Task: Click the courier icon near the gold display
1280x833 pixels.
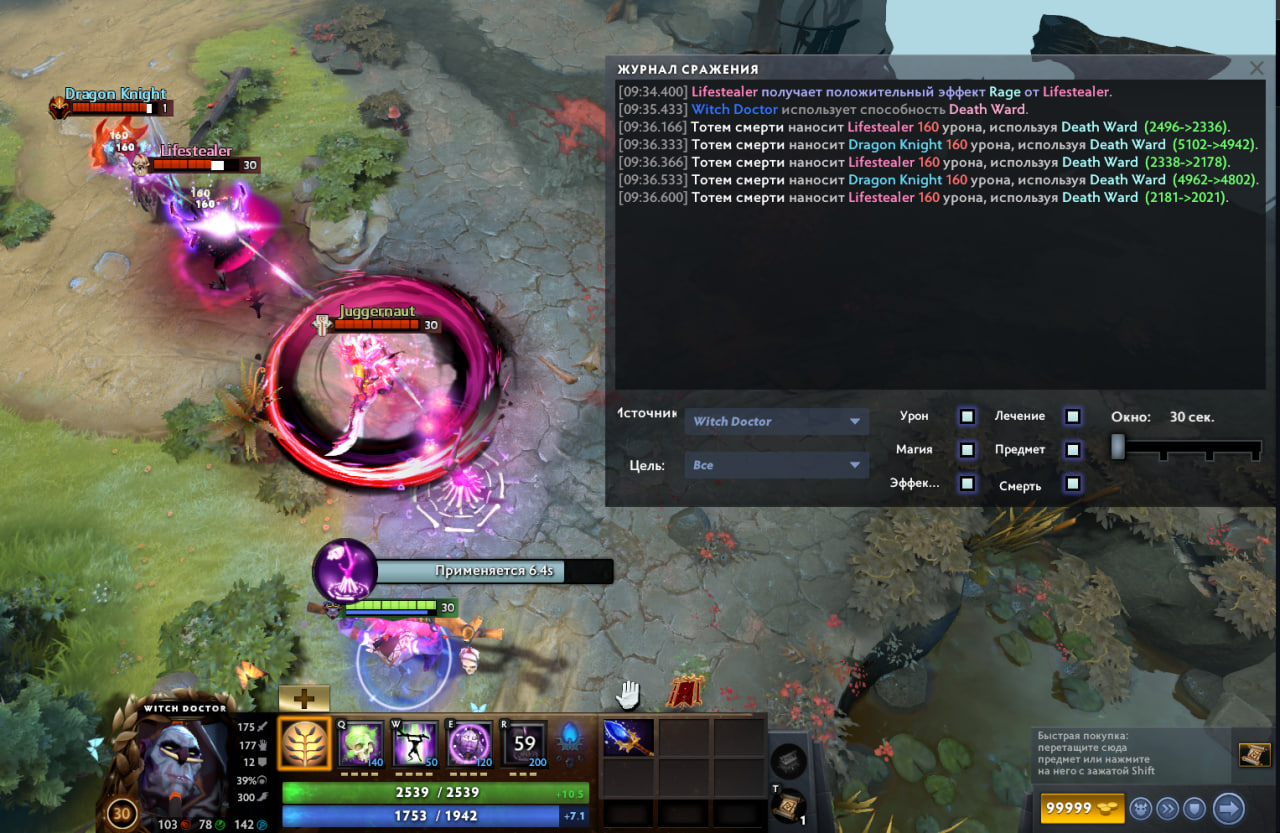Action: [1140, 808]
